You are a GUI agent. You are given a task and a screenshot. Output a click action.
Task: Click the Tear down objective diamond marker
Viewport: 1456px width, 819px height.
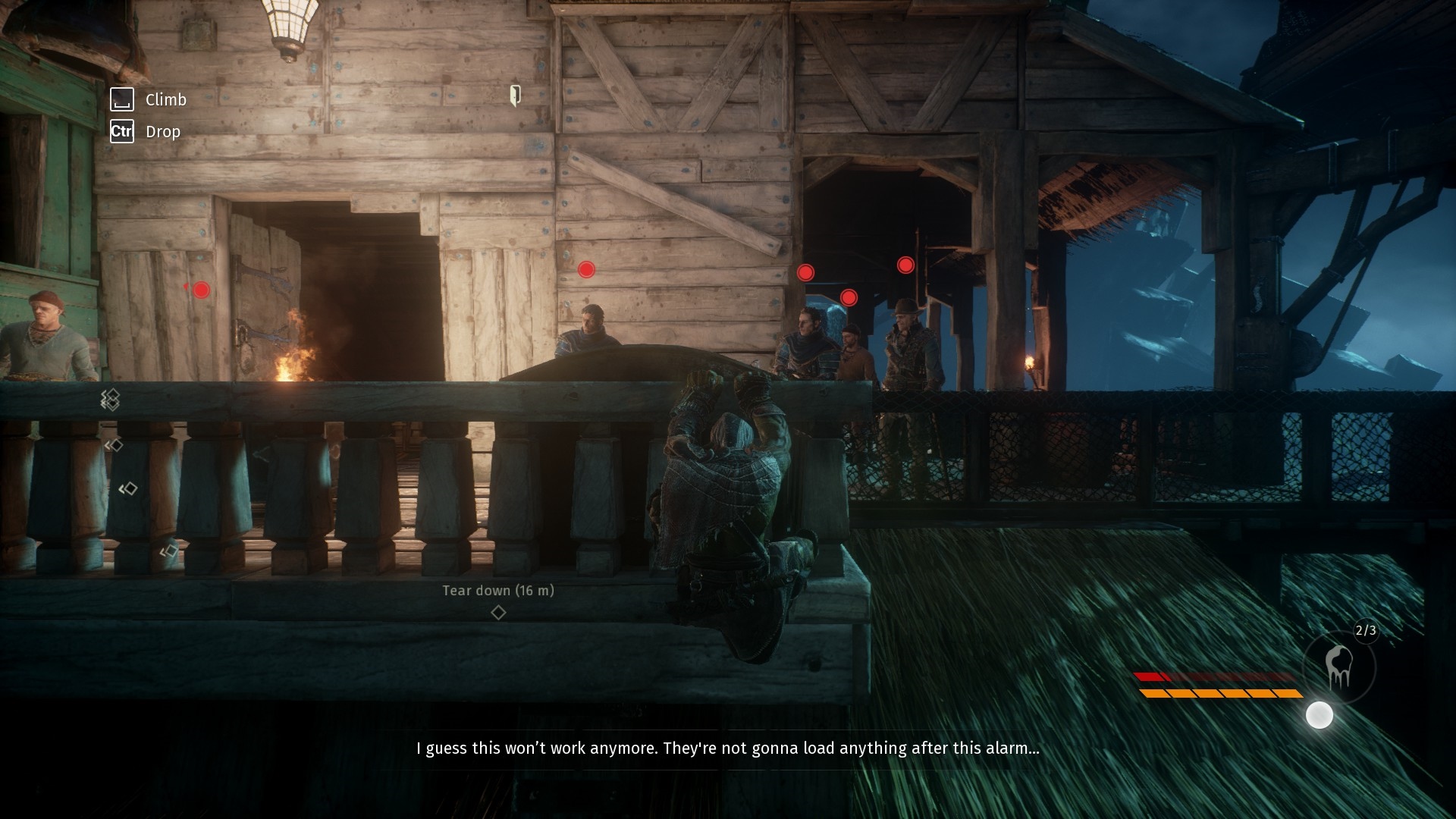click(498, 612)
